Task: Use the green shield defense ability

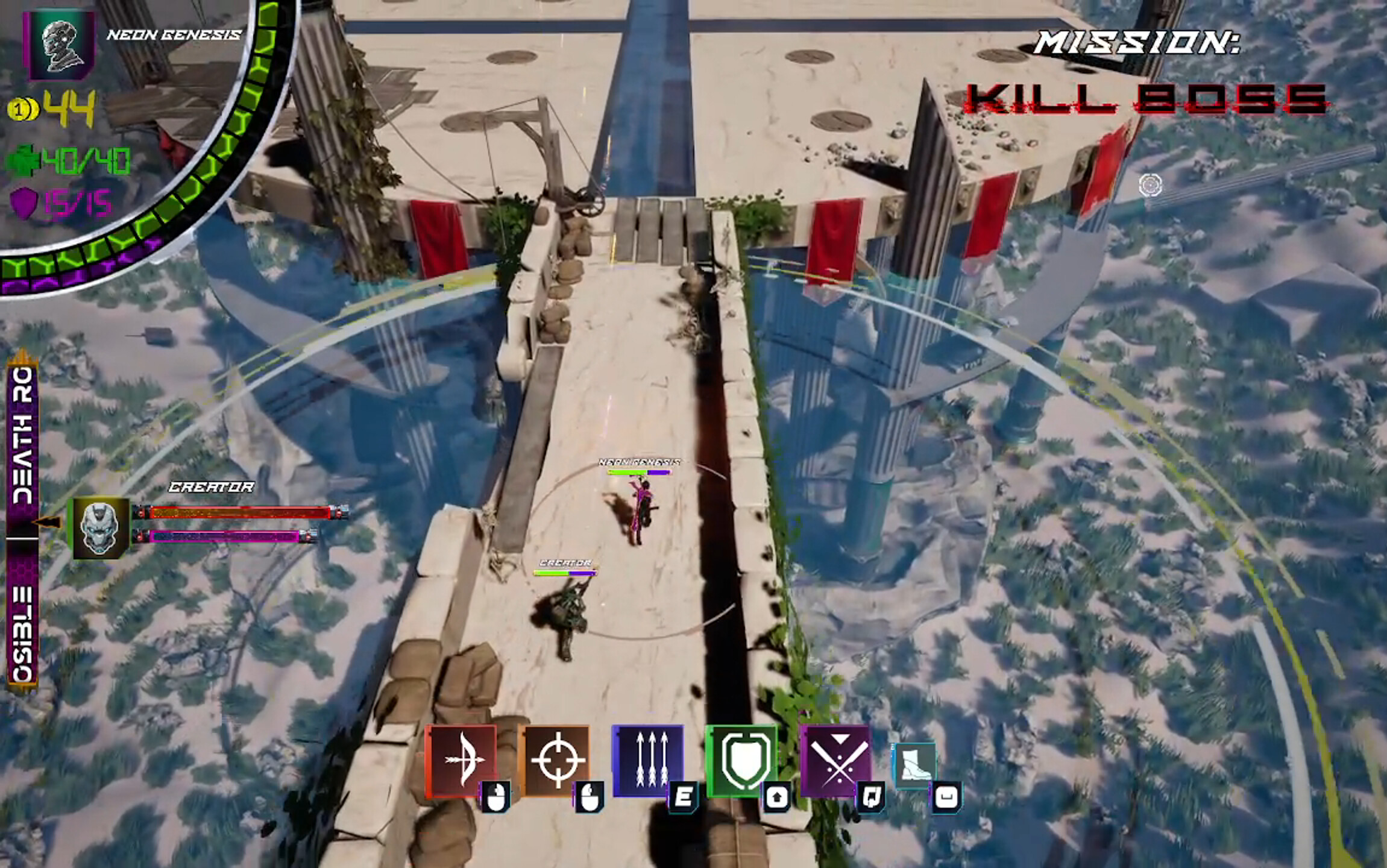Action: point(744,759)
